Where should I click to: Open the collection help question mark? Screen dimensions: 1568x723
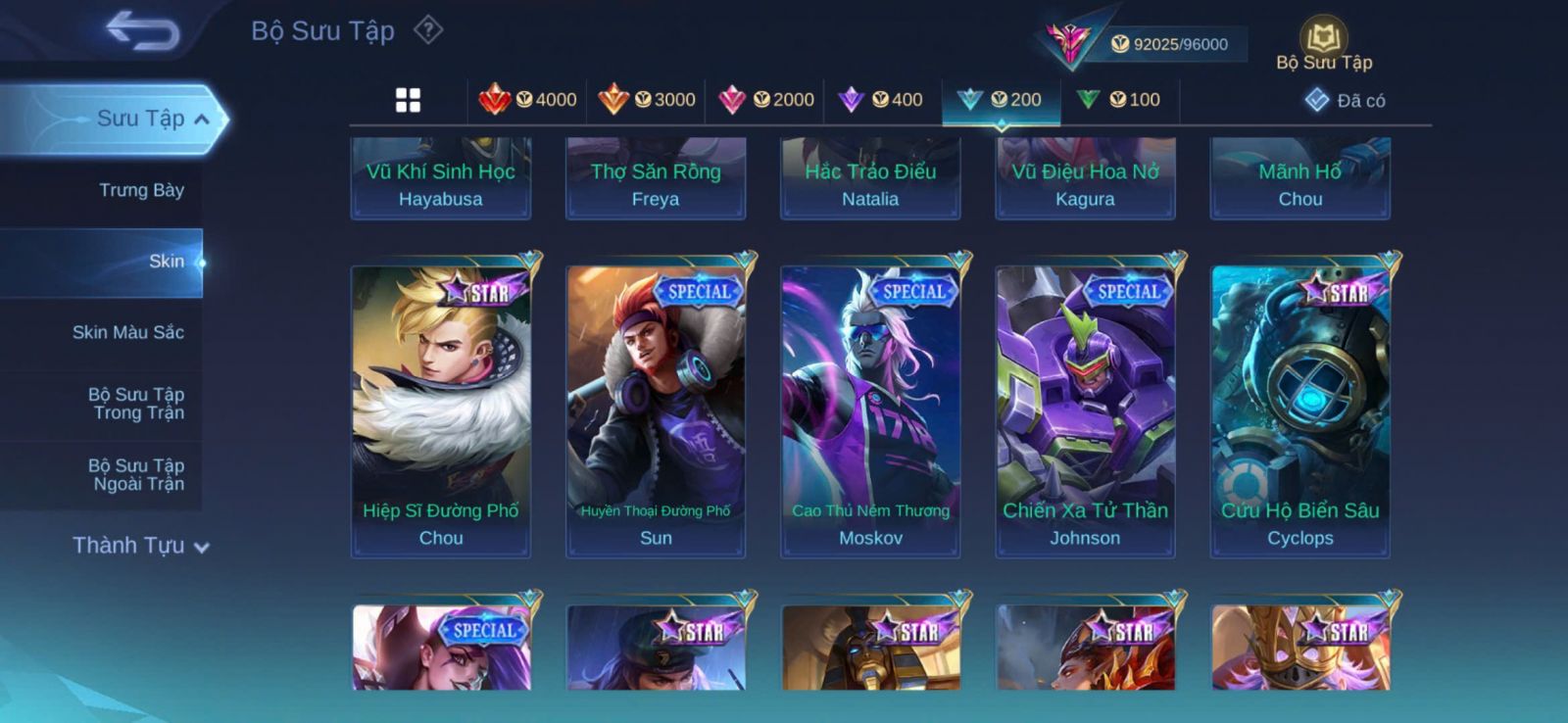click(x=428, y=30)
